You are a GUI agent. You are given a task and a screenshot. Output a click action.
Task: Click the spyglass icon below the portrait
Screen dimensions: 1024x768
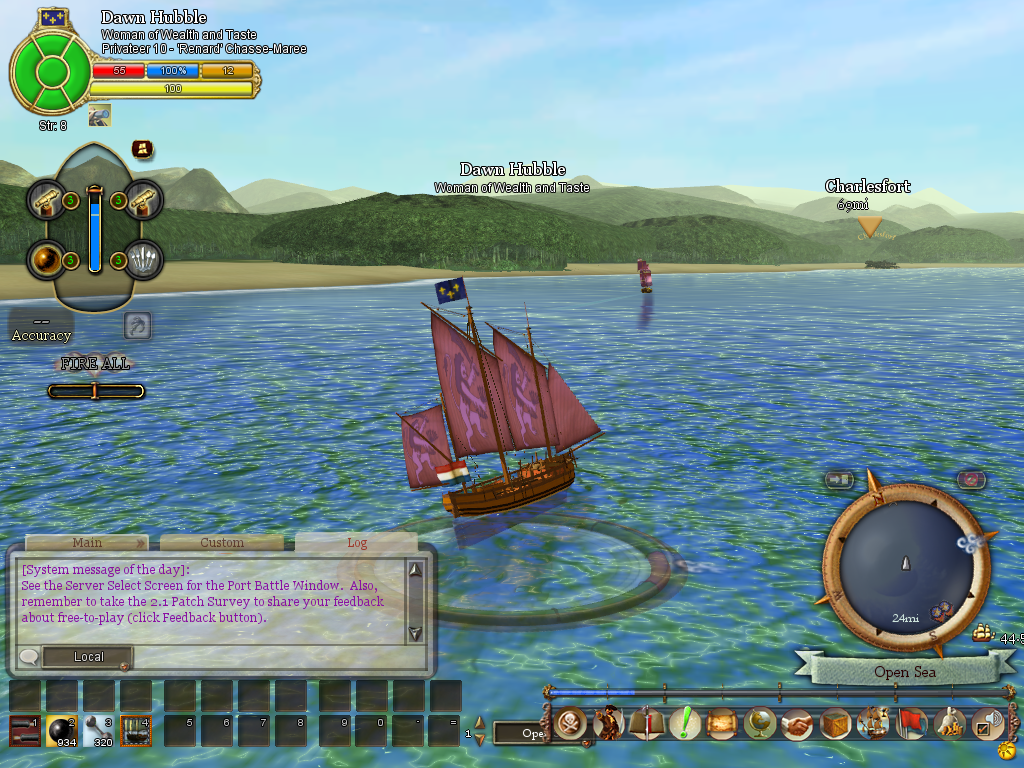click(99, 116)
